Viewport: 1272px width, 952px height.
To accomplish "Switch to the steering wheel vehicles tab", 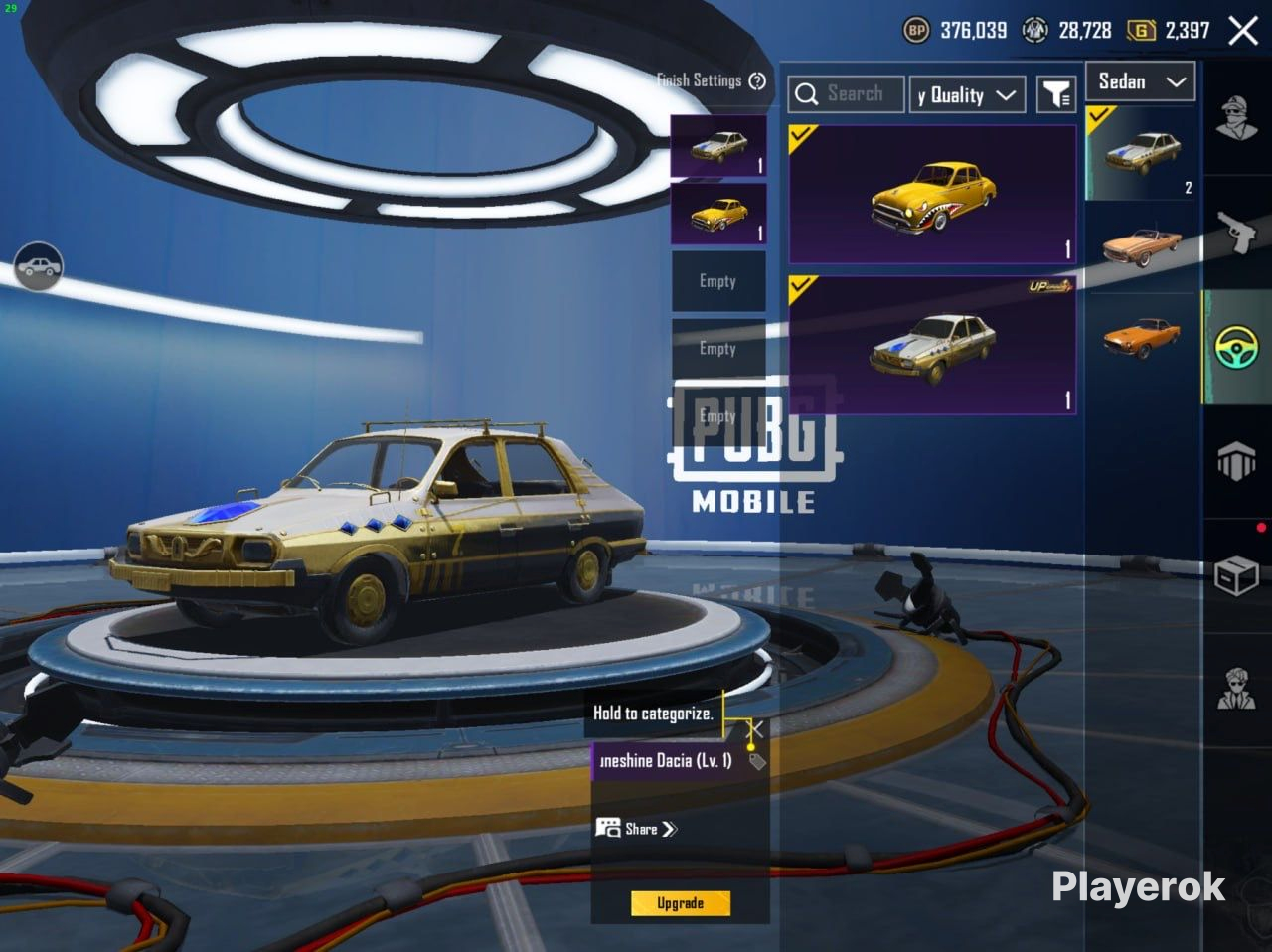I will pos(1237,348).
